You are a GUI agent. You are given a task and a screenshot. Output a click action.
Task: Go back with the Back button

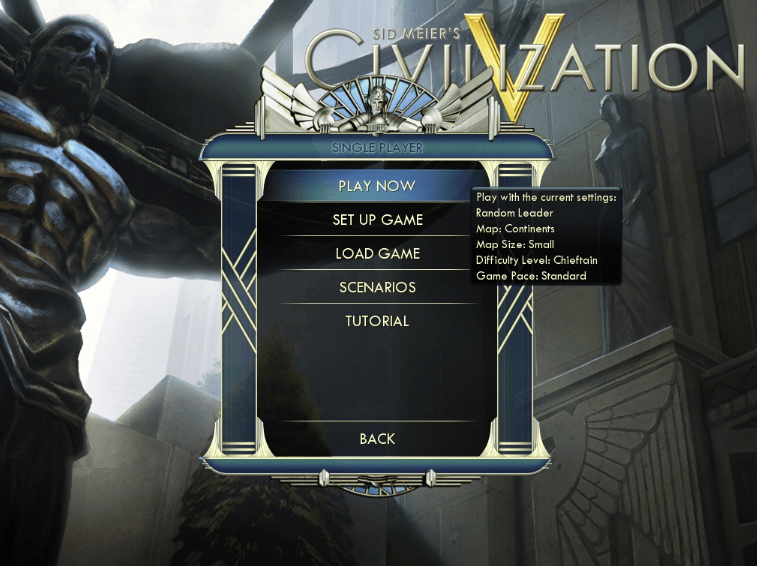click(377, 439)
